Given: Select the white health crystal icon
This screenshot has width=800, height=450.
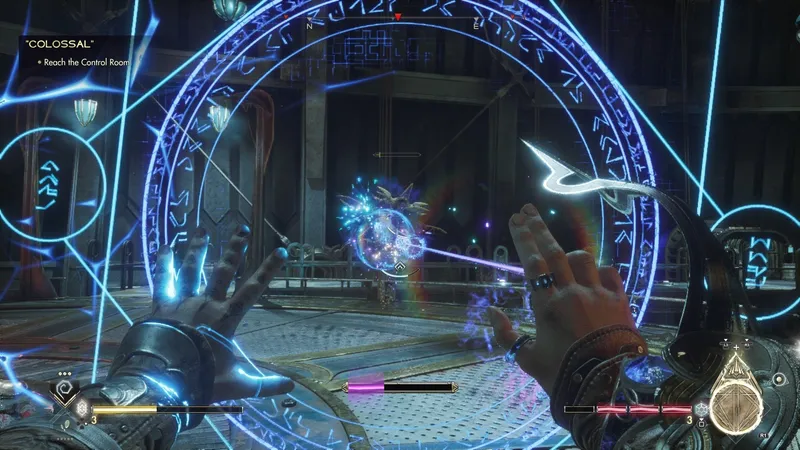Looking at the screenshot, I should (83, 409).
